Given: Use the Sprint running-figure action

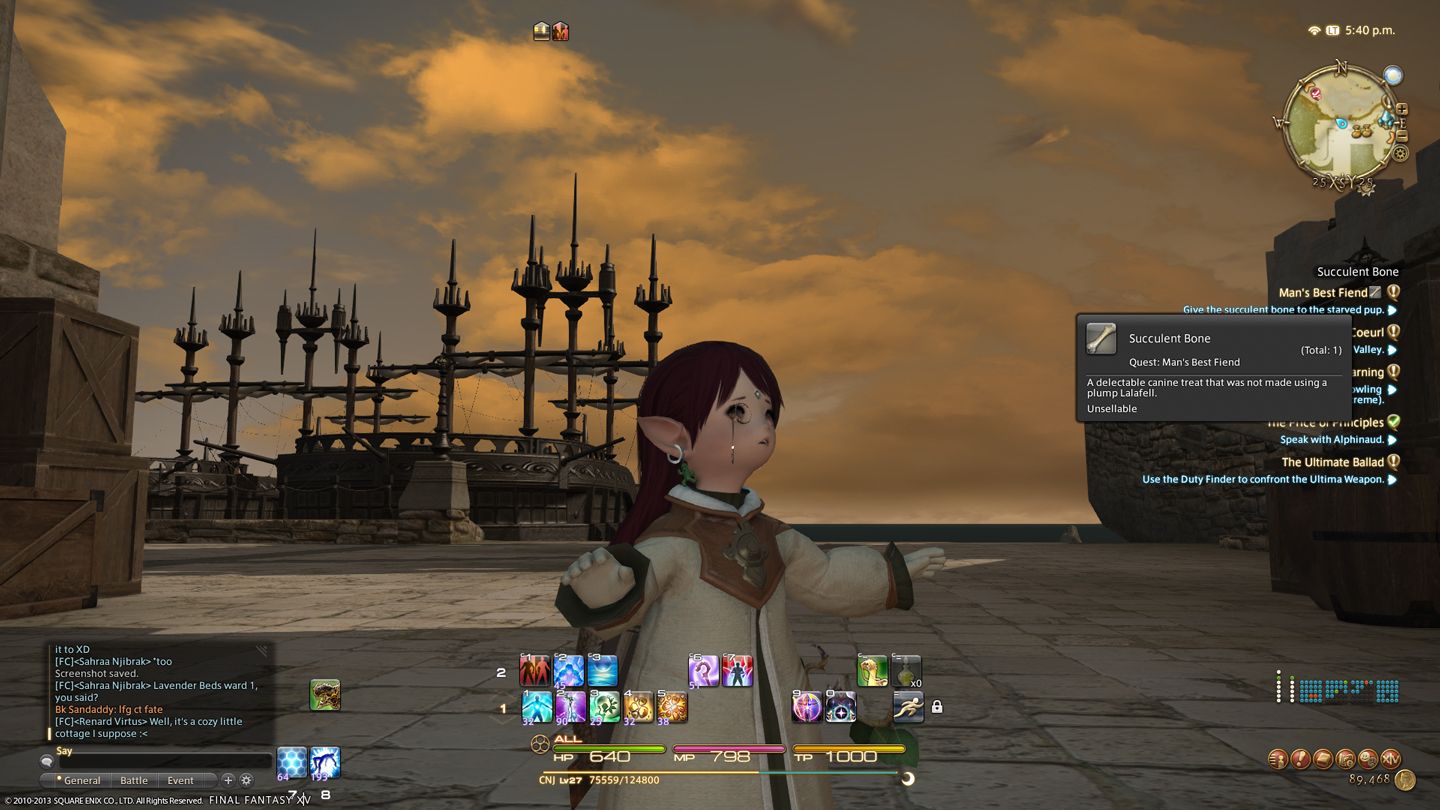Looking at the screenshot, I should (908, 706).
